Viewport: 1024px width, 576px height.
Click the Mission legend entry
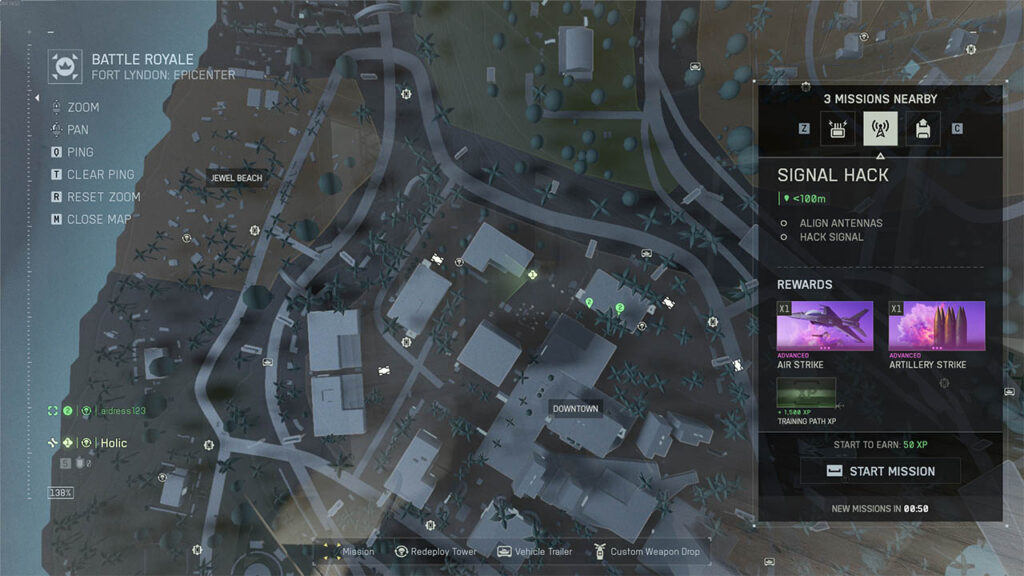click(348, 551)
